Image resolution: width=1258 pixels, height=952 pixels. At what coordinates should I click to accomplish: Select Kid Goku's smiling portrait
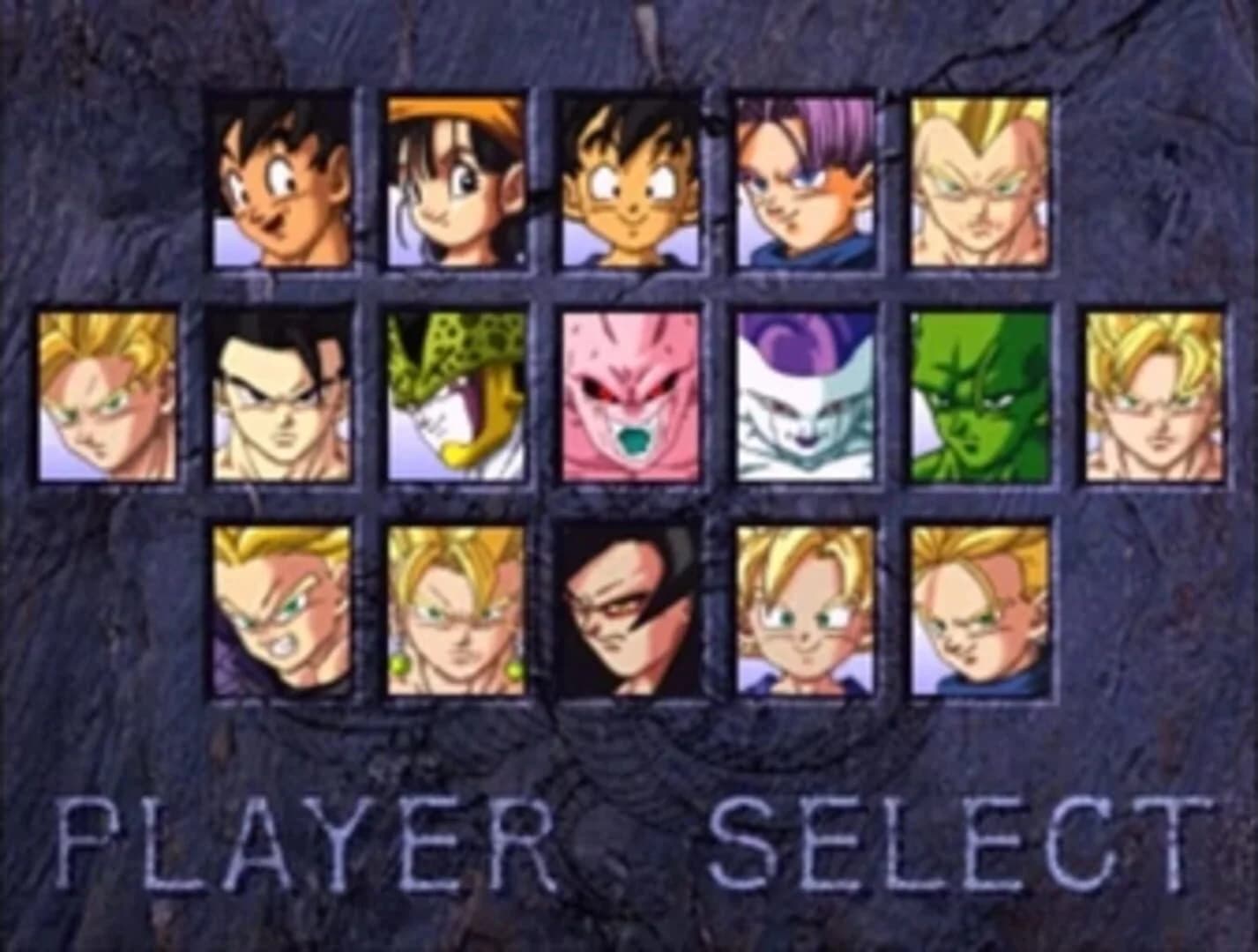pos(630,181)
